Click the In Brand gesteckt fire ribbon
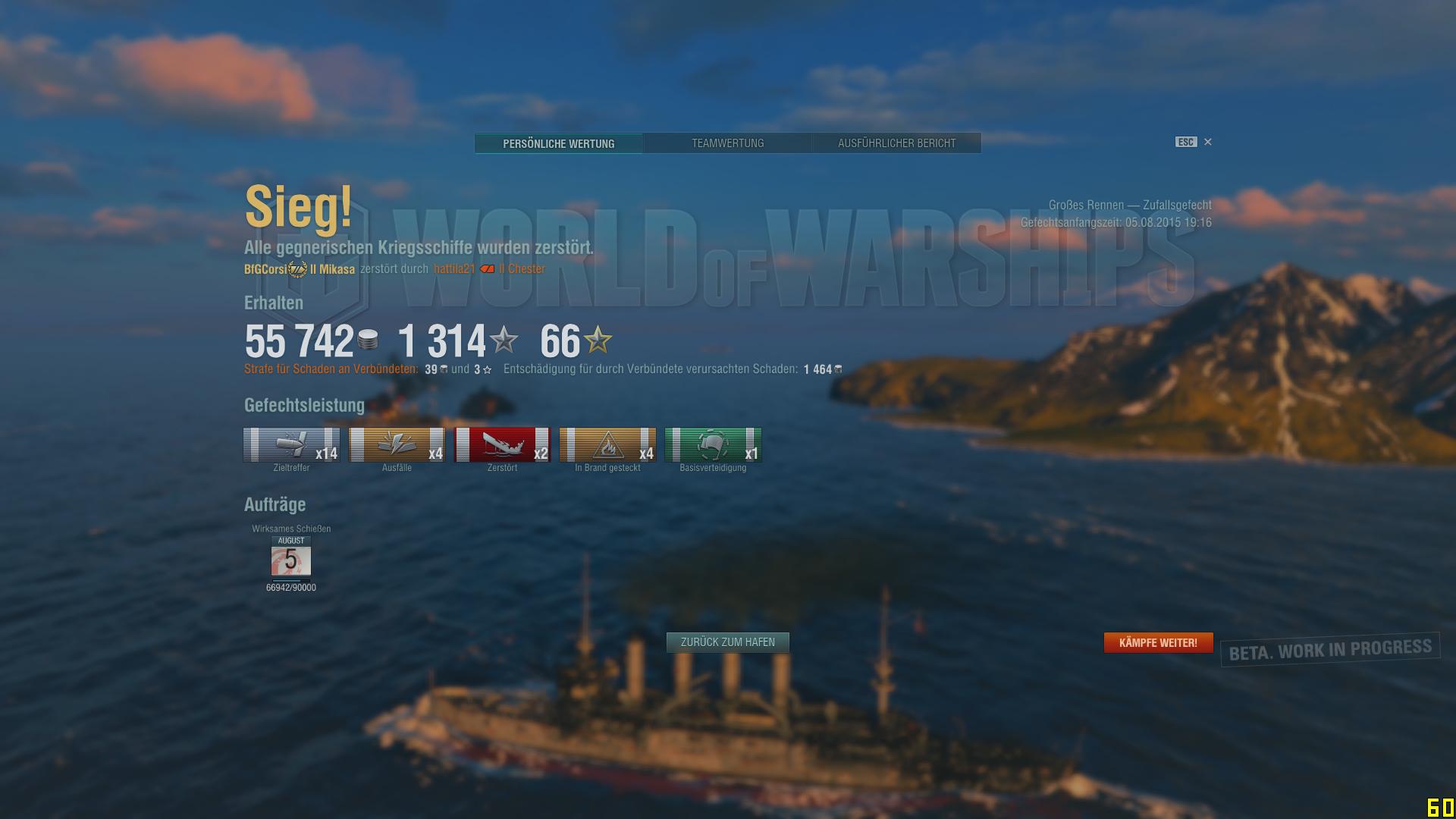 tap(607, 444)
